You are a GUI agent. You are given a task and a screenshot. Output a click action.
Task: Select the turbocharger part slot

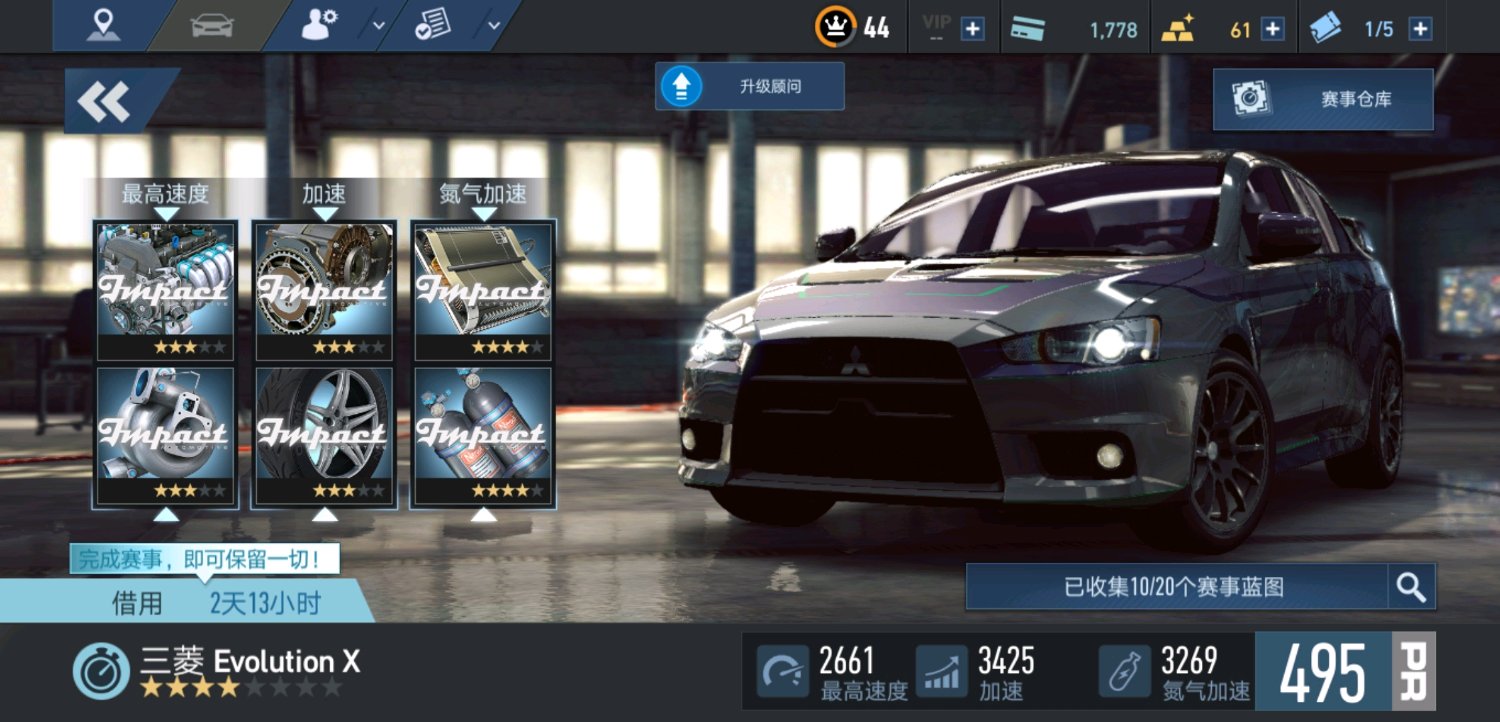pyautogui.click(x=166, y=437)
